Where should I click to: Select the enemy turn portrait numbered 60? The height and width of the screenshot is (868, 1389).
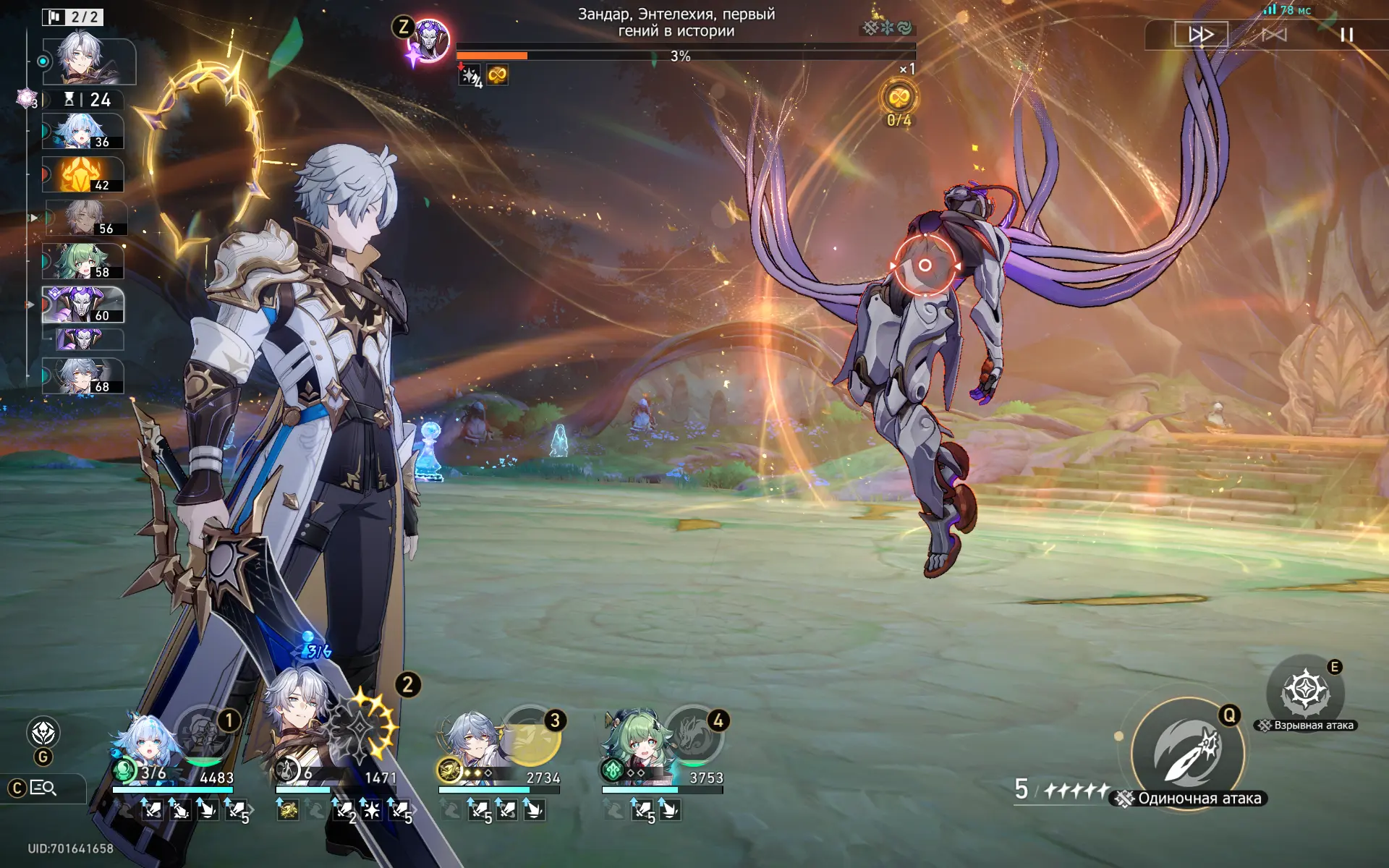click(83, 305)
